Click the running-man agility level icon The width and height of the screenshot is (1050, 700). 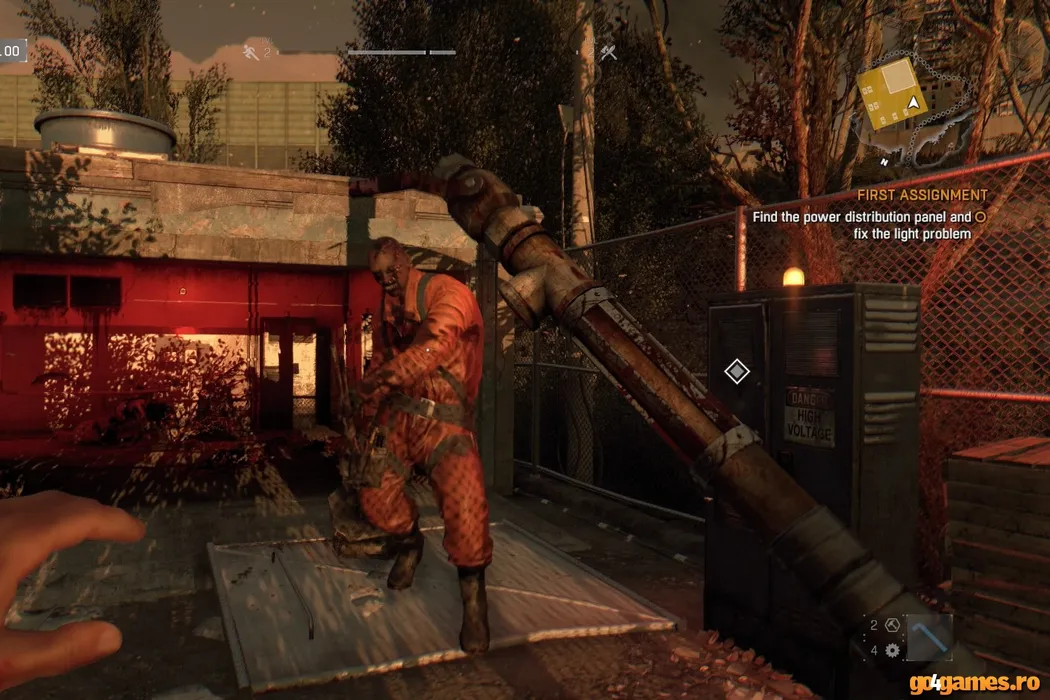click(x=251, y=50)
